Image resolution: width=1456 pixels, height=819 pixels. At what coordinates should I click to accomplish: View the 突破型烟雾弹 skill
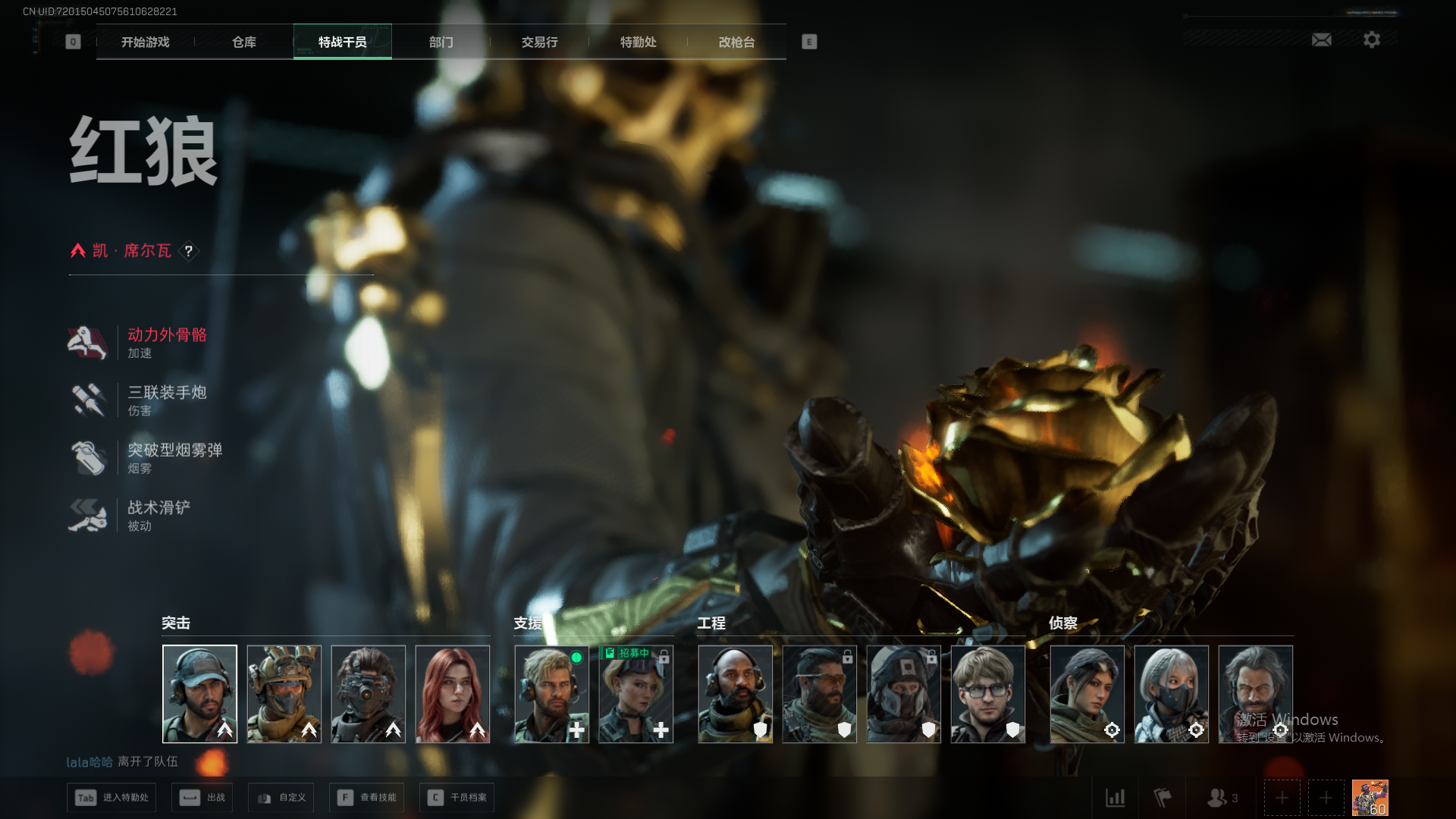tap(174, 458)
